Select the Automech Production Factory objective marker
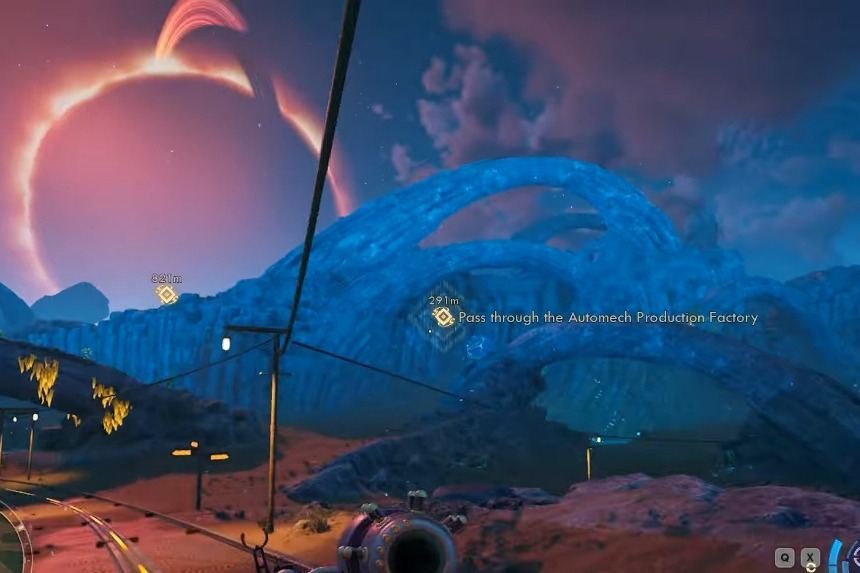 click(442, 317)
